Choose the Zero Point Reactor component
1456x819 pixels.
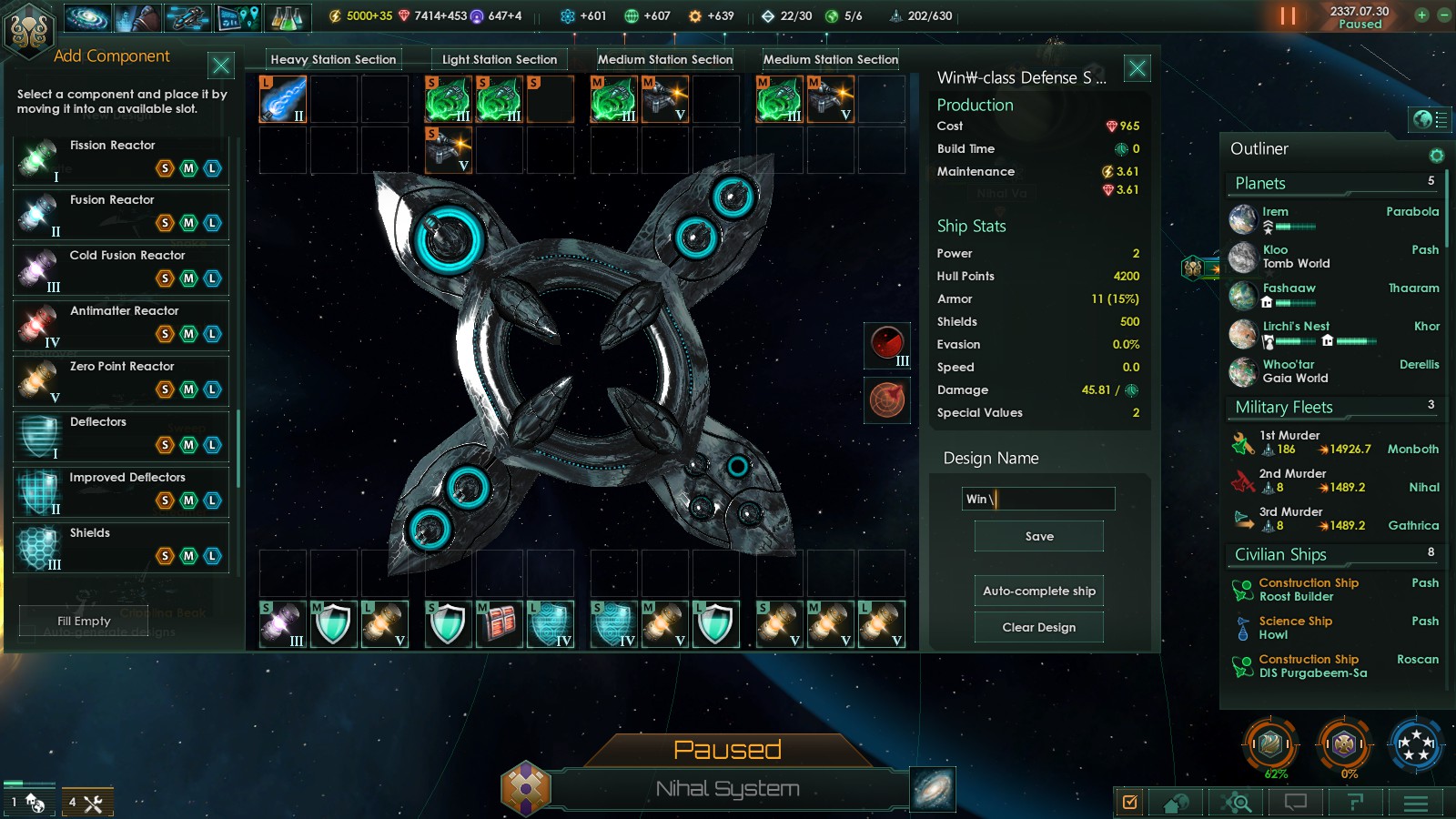(x=121, y=380)
